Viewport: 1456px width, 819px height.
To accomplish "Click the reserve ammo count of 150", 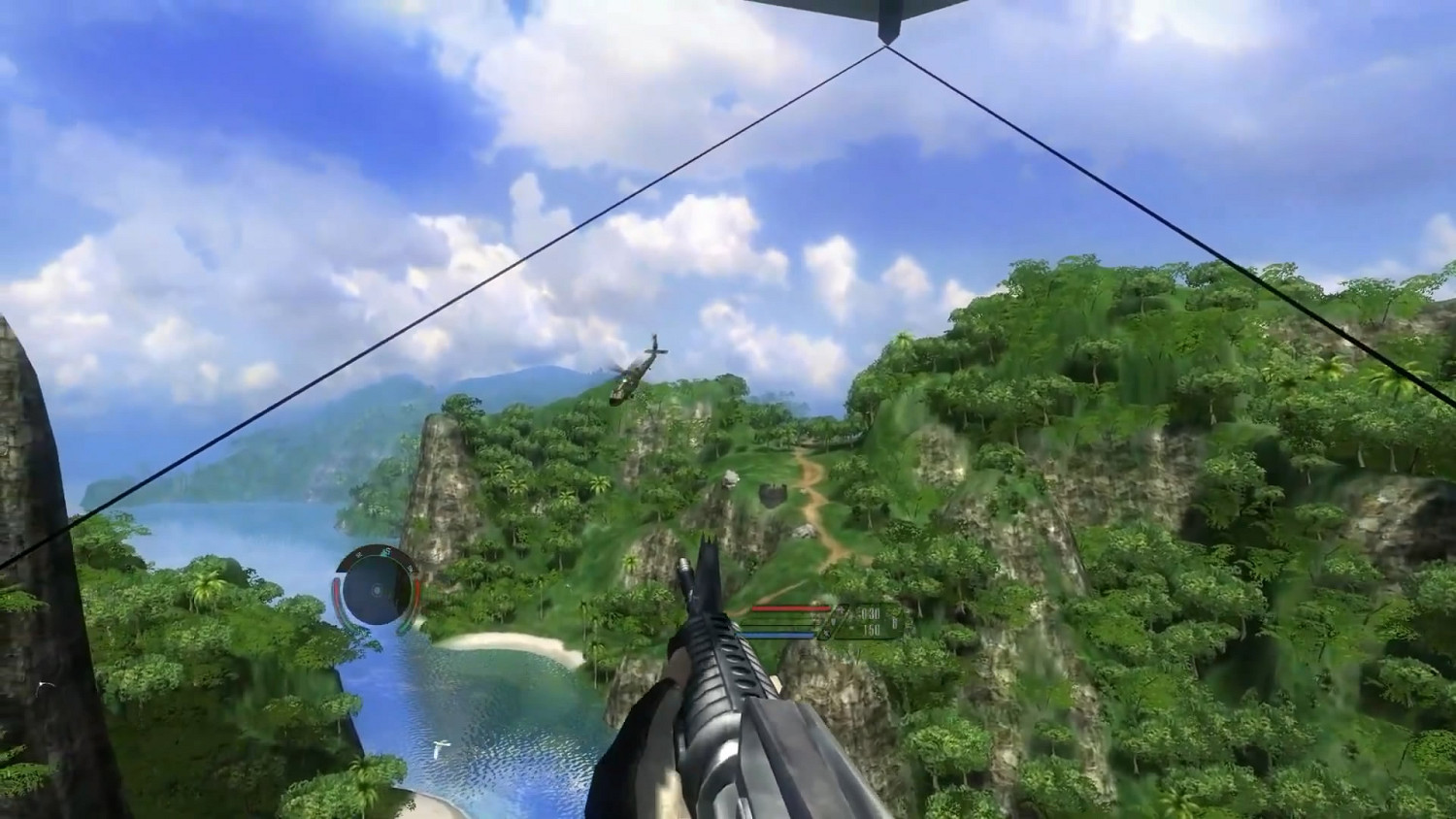I will [x=872, y=630].
